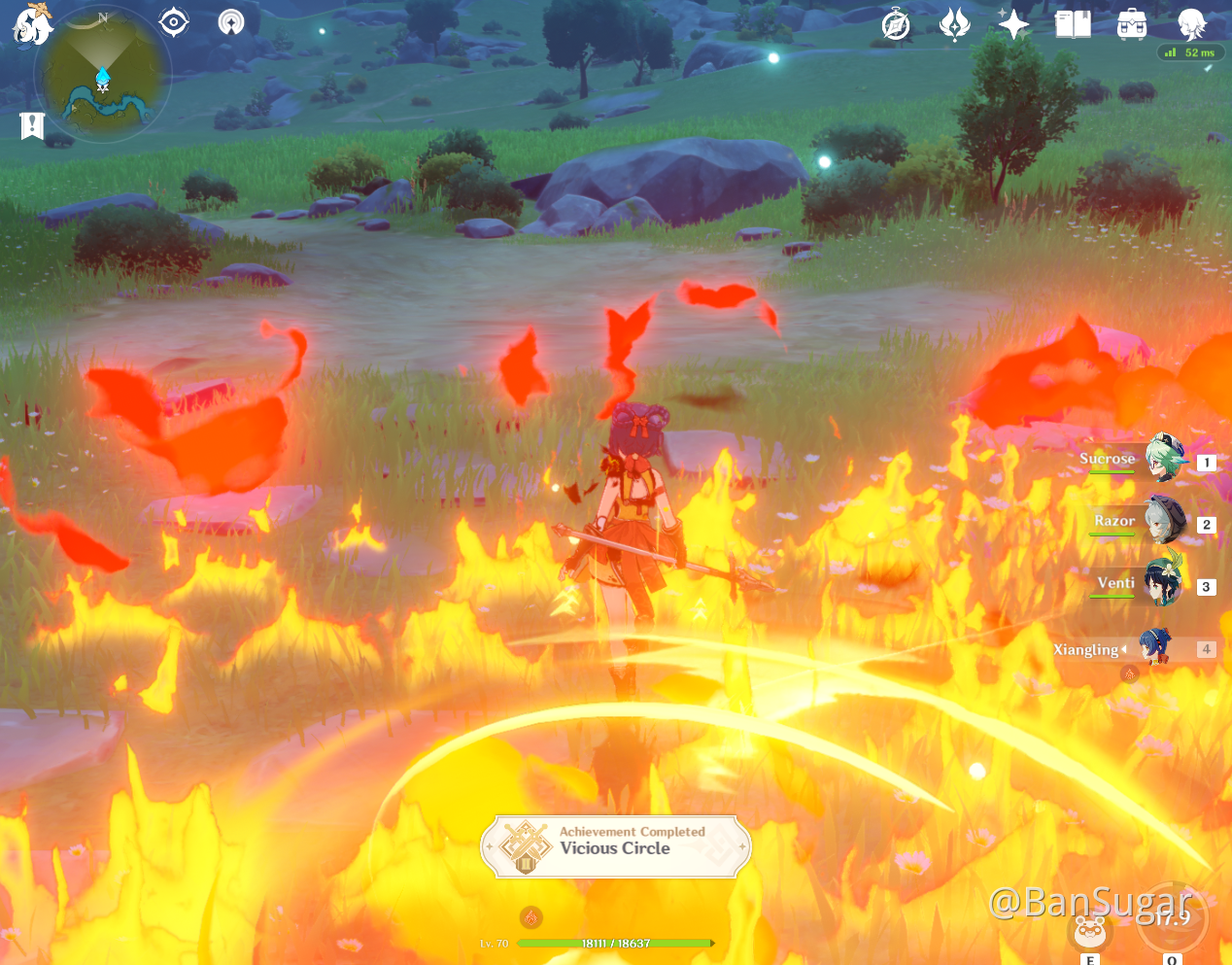The height and width of the screenshot is (965, 1232).
Task: Toggle the eye-shaped elemental sight icon
Action: tap(174, 22)
